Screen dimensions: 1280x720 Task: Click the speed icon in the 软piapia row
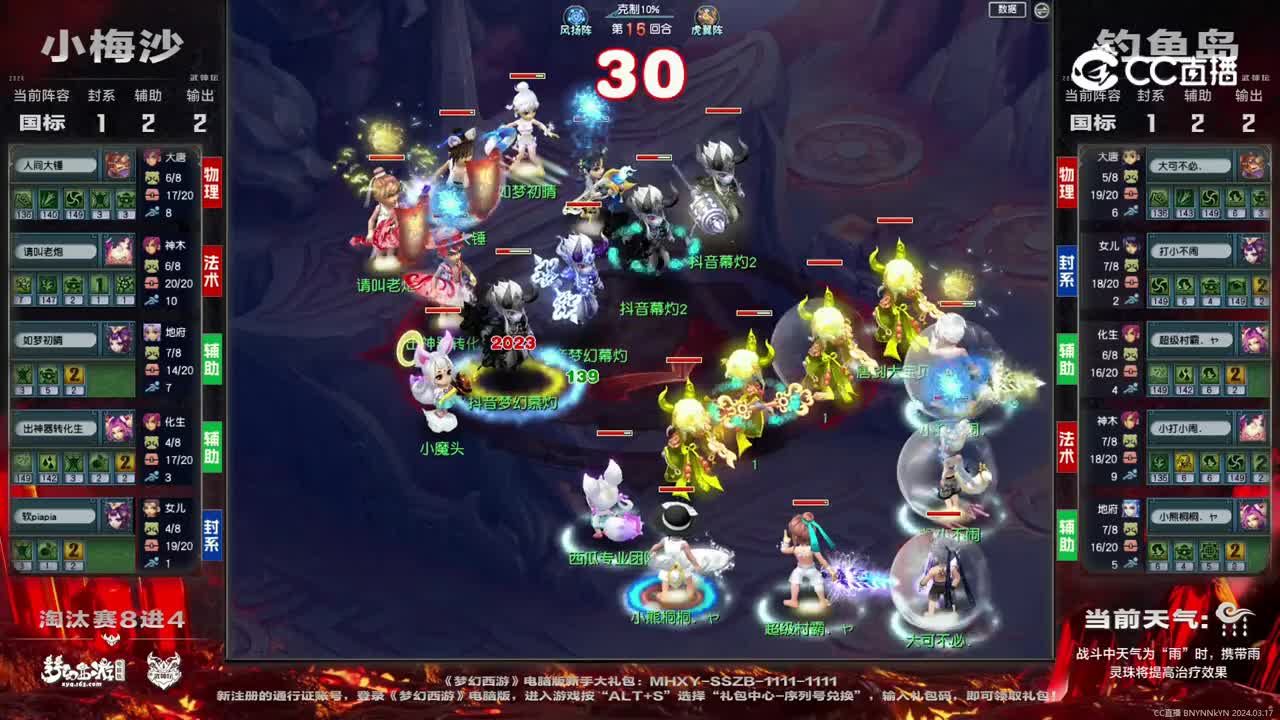[x=152, y=561]
